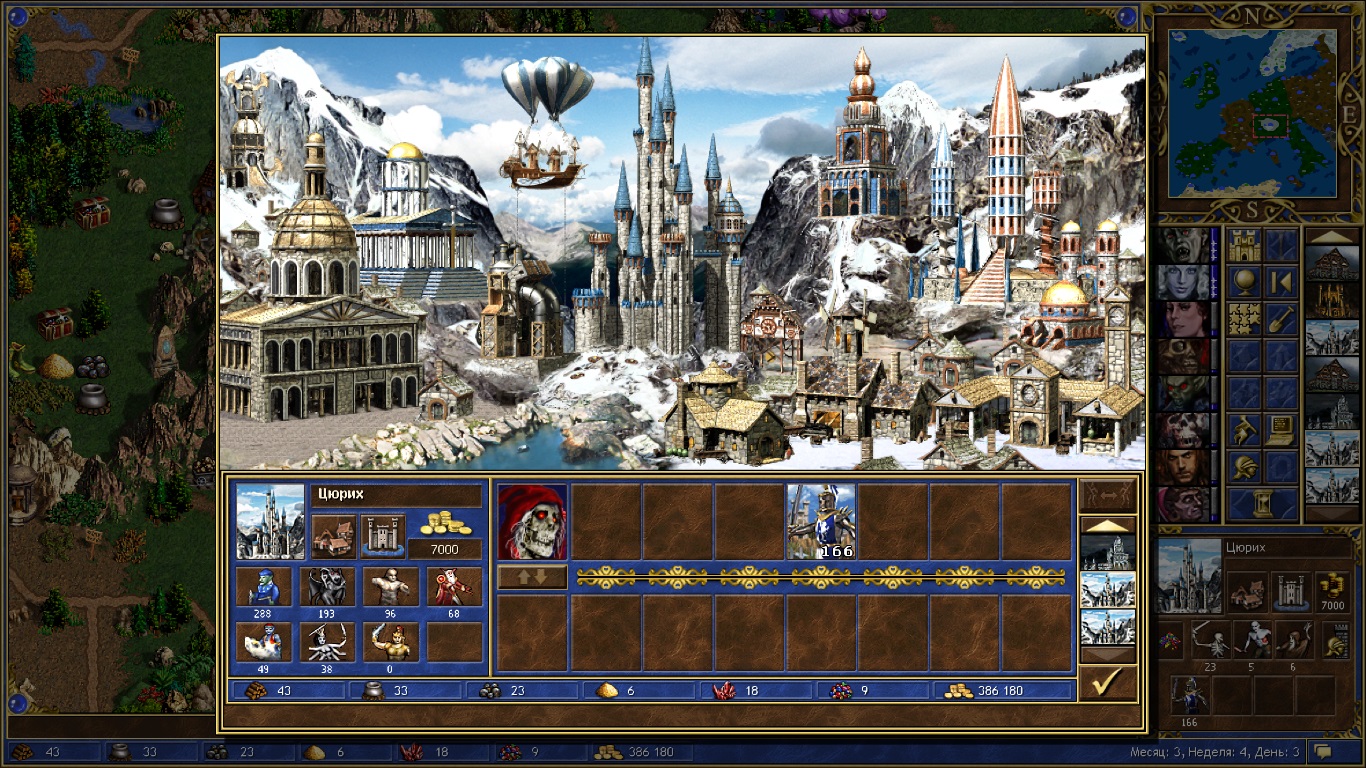Click the Цюрих town portrait in the town window
This screenshot has width=1366, height=768.
[x=270, y=522]
